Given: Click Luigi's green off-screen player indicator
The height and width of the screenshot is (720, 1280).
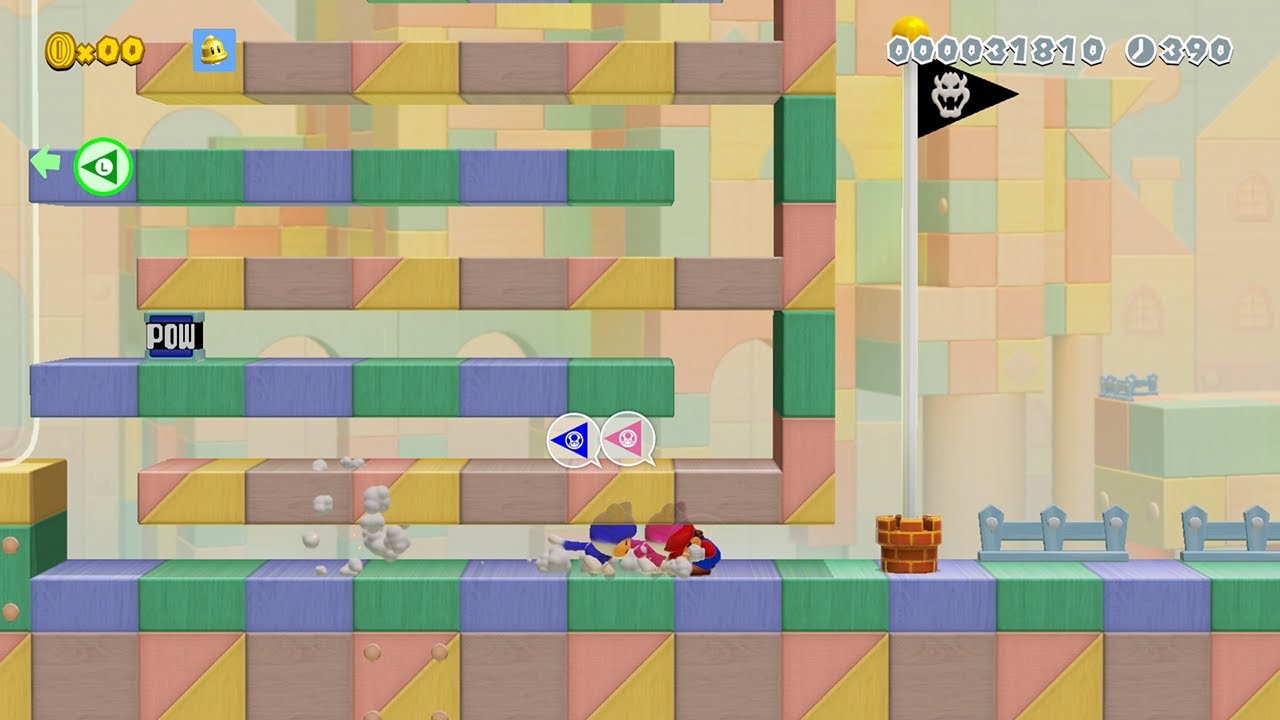Looking at the screenshot, I should point(102,166).
